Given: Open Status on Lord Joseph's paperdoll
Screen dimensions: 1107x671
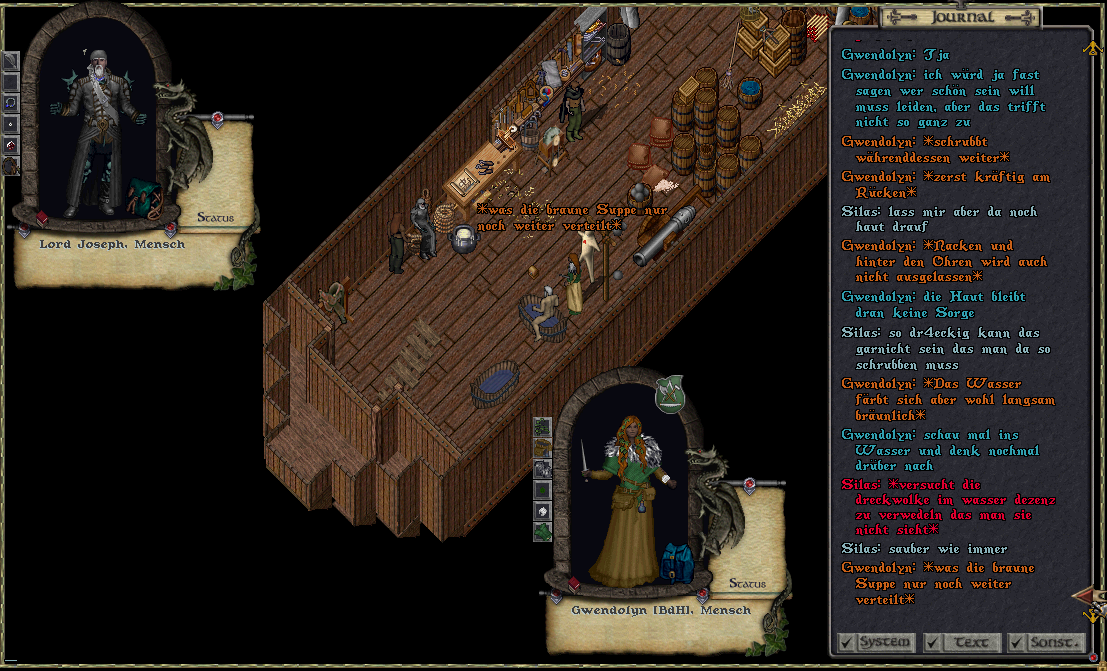Looking at the screenshot, I should tap(215, 217).
